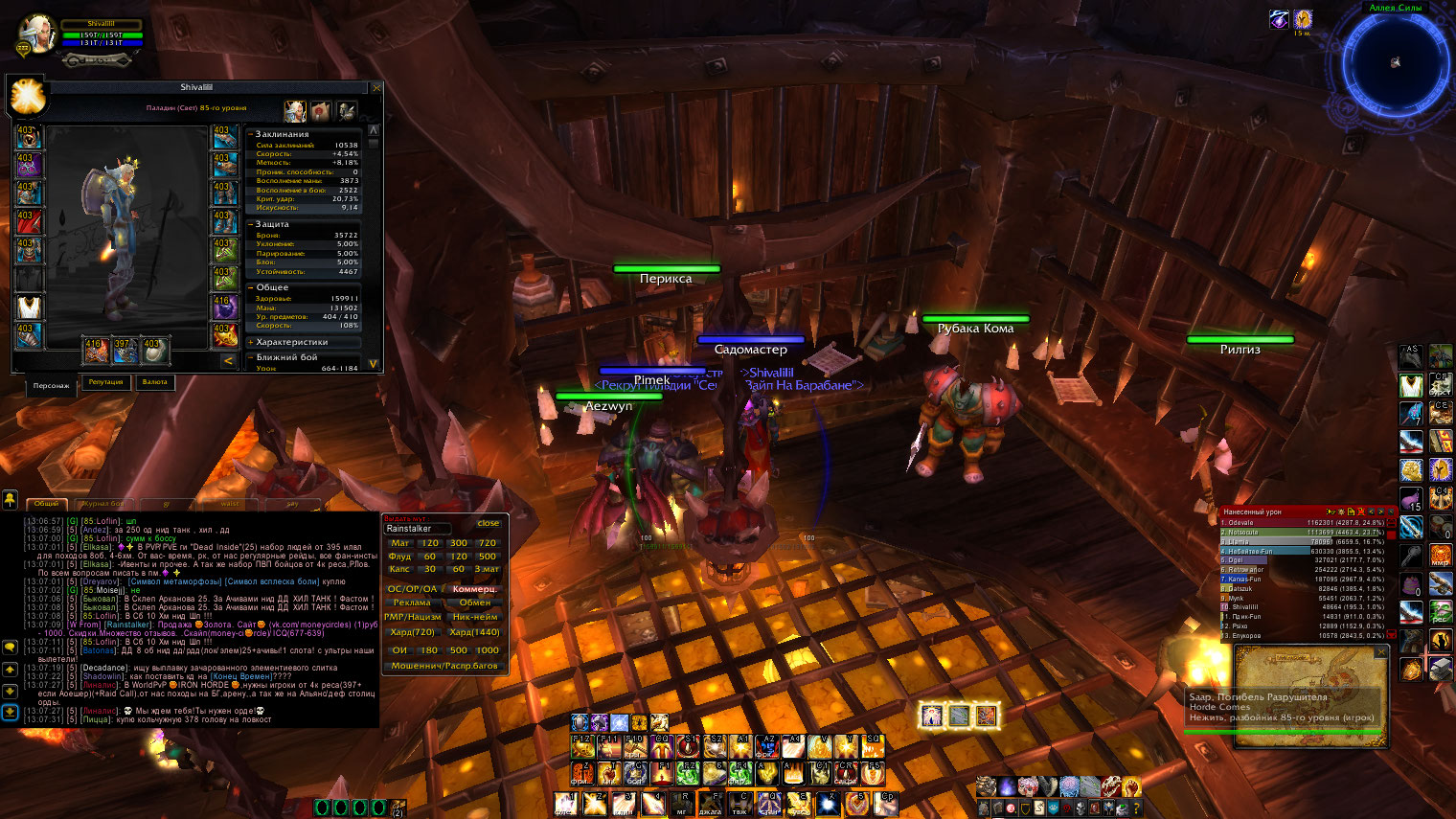Choose the Коммерц. mute reason
1456x819 pixels.
(x=474, y=589)
